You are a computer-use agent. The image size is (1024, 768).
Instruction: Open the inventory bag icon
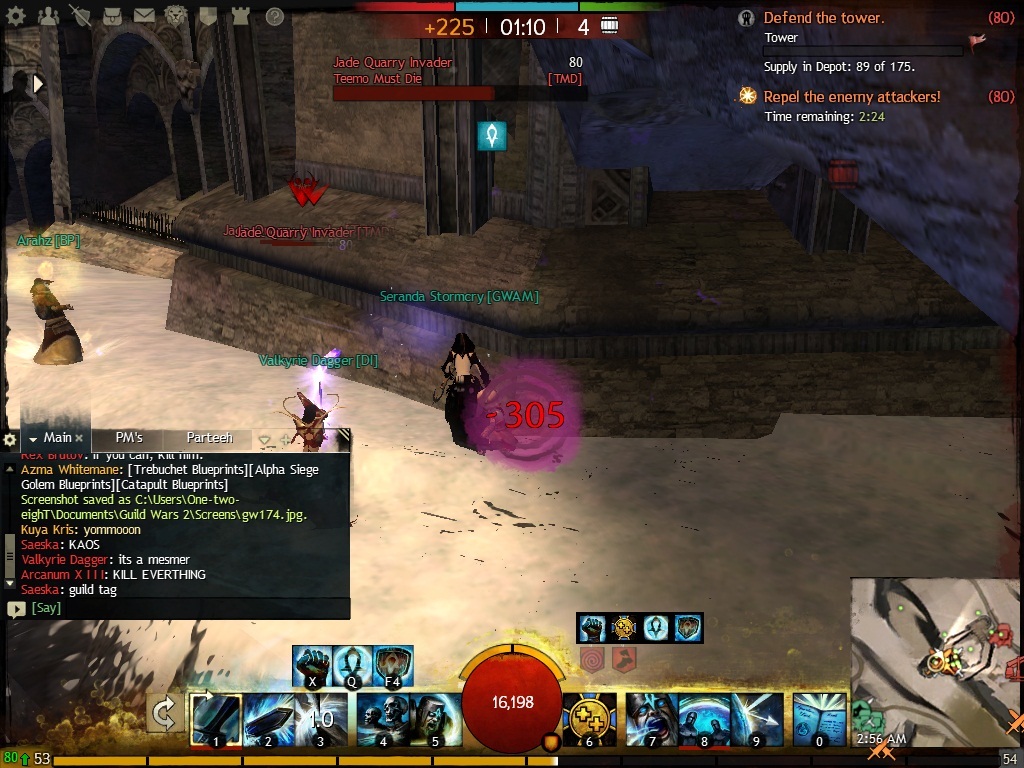coord(113,16)
